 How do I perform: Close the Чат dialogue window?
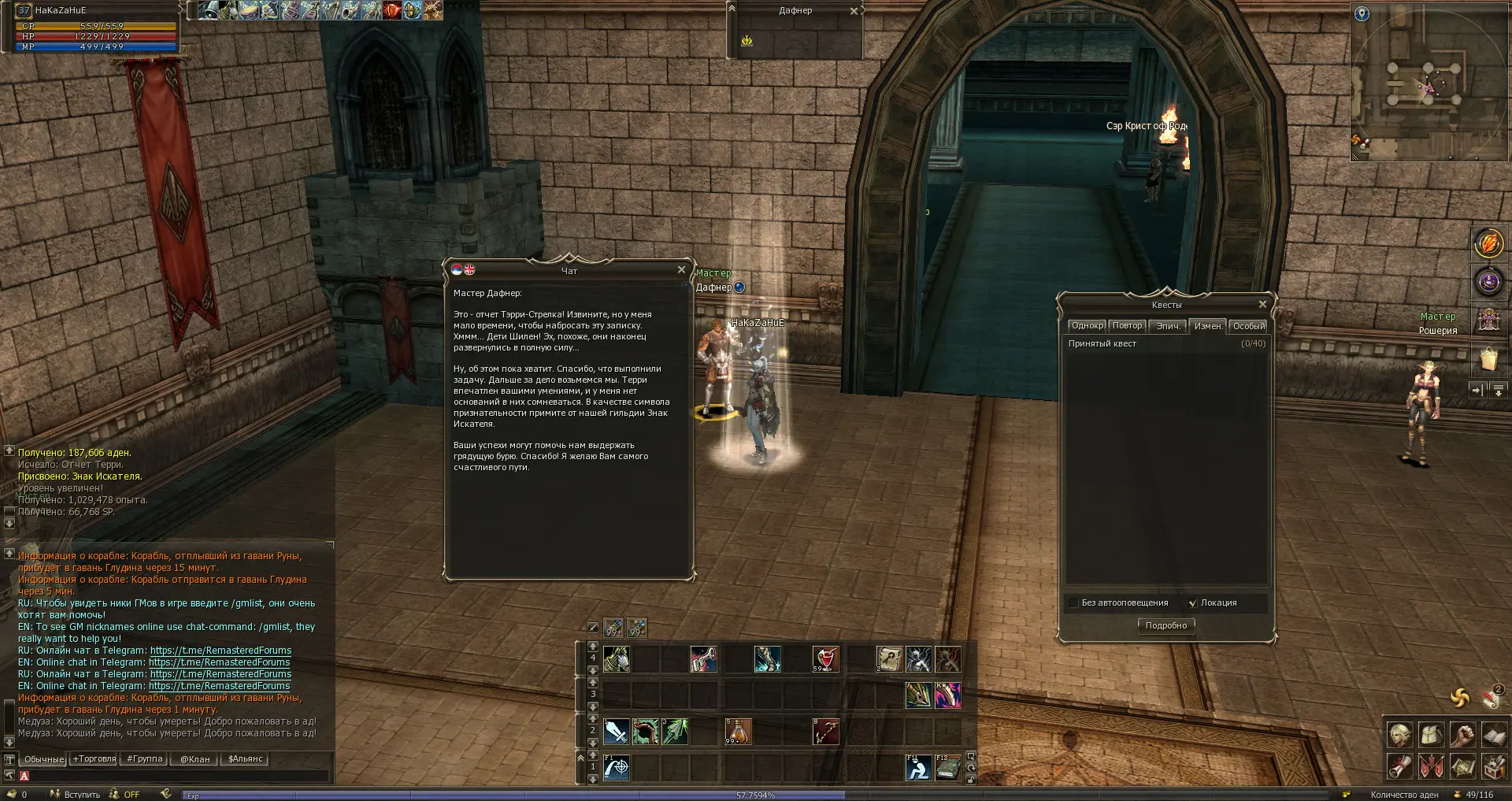click(x=681, y=269)
